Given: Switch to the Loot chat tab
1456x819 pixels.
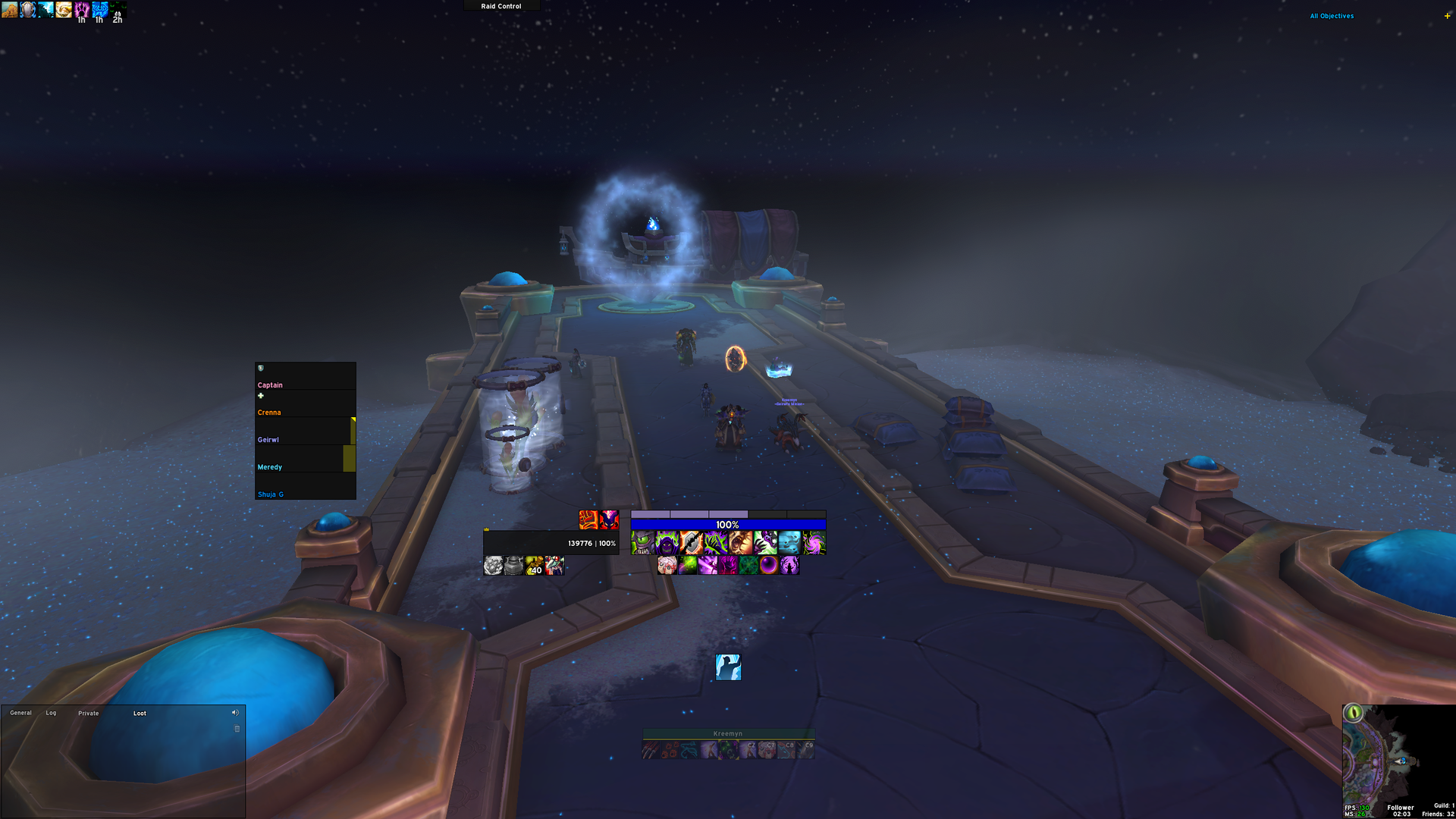Looking at the screenshot, I should coord(140,713).
